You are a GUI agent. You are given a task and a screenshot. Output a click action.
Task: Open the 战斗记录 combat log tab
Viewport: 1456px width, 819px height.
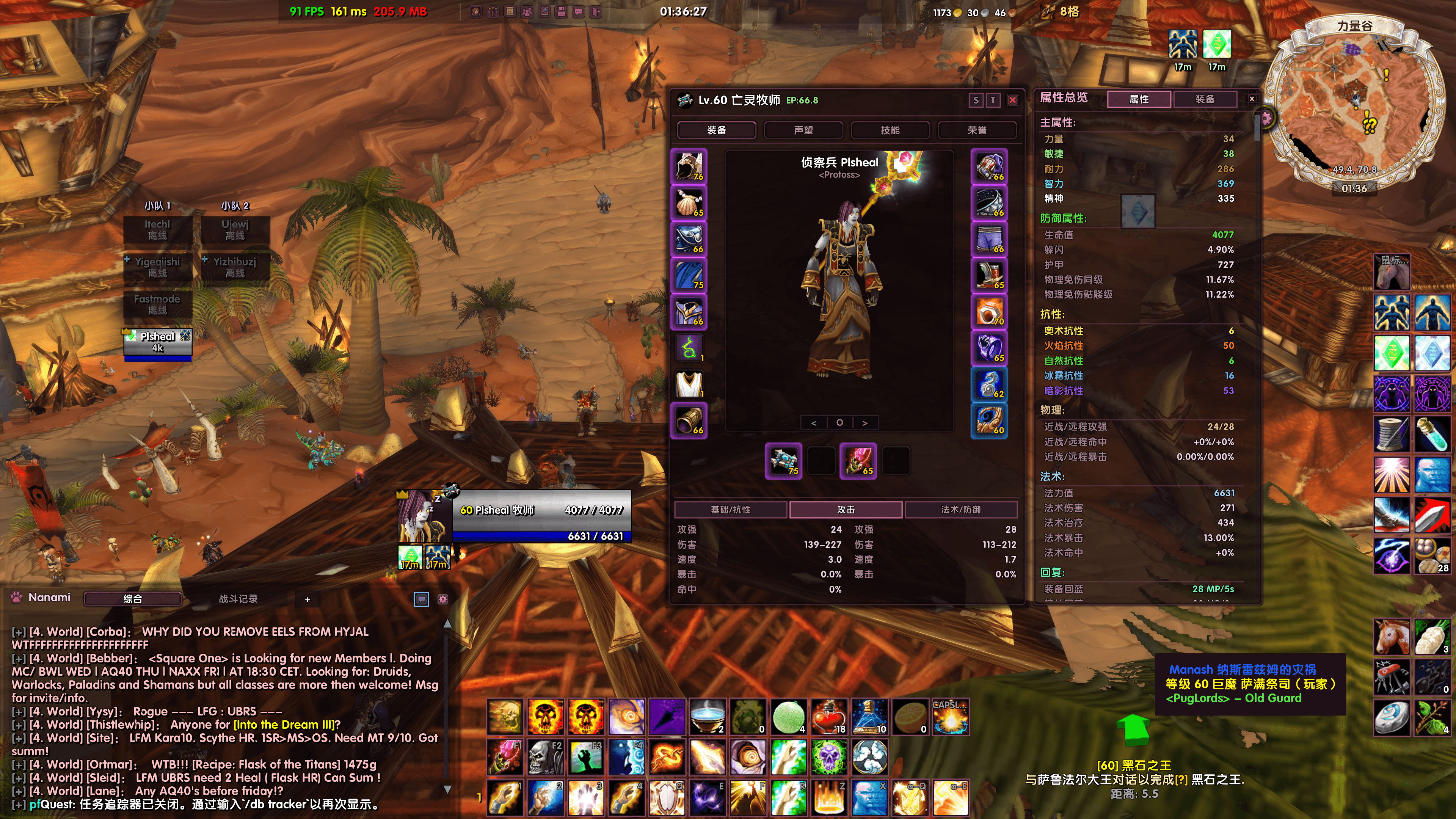238,599
